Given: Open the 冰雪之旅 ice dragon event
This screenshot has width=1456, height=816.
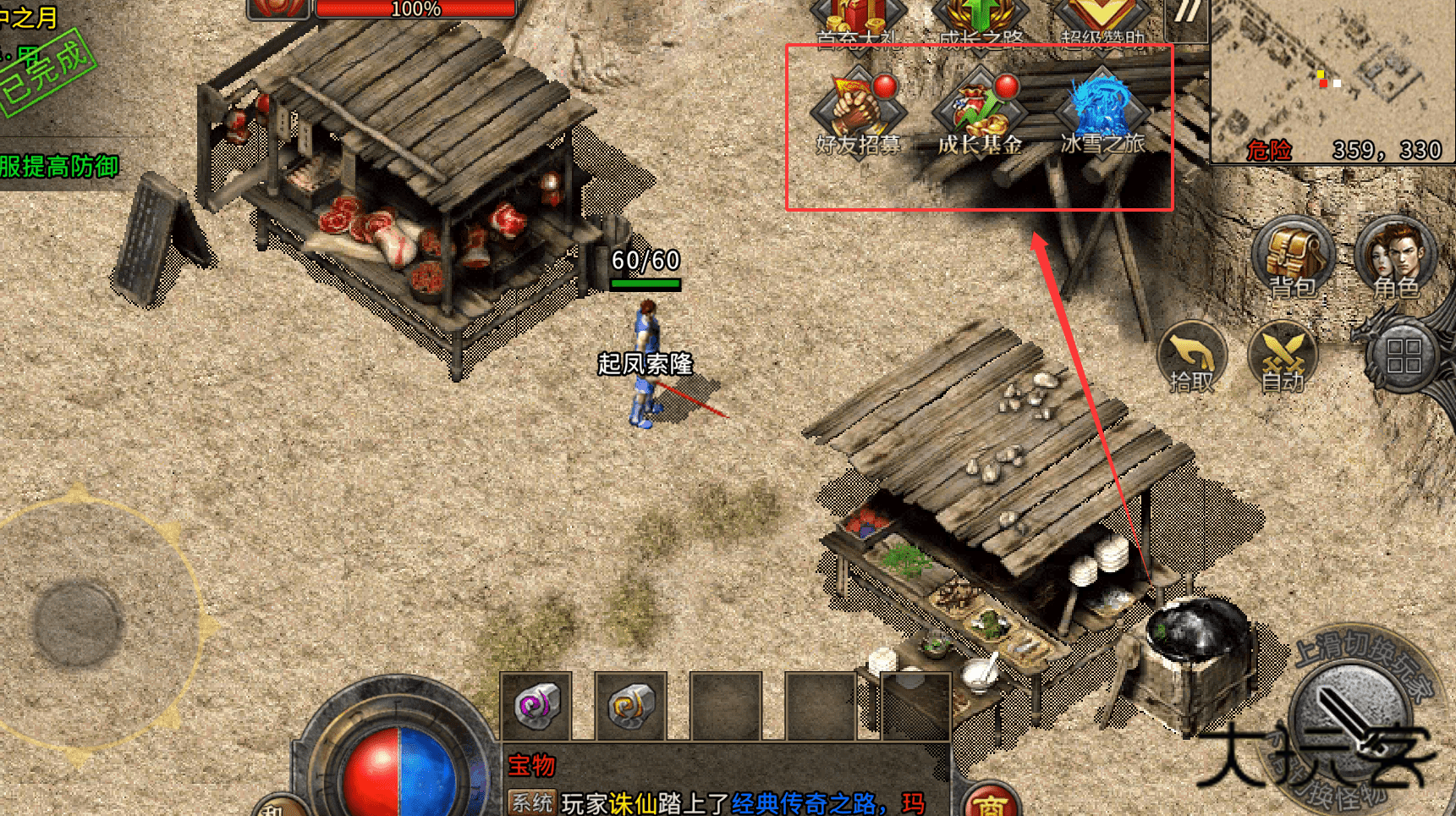Looking at the screenshot, I should 1102,115.
